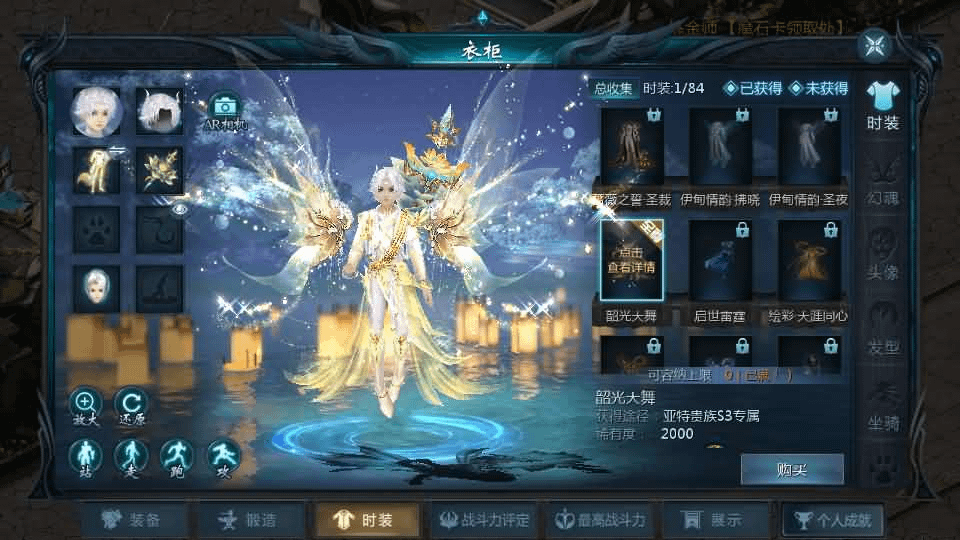Open the AR camera (AR相机)

226,108
